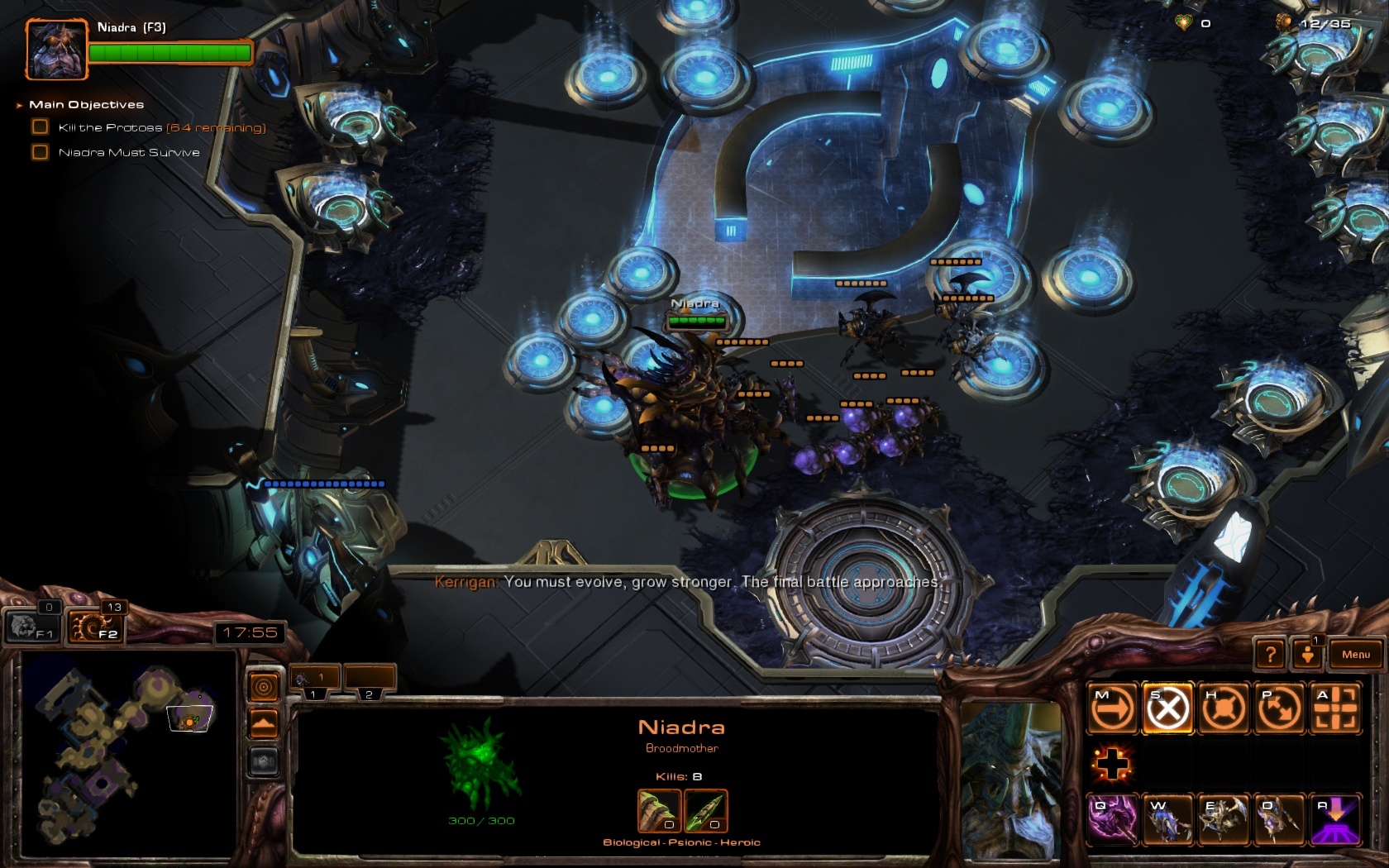Activate the purple Q ability icon
Screen dimensions: 1389x868
coord(1112,819)
